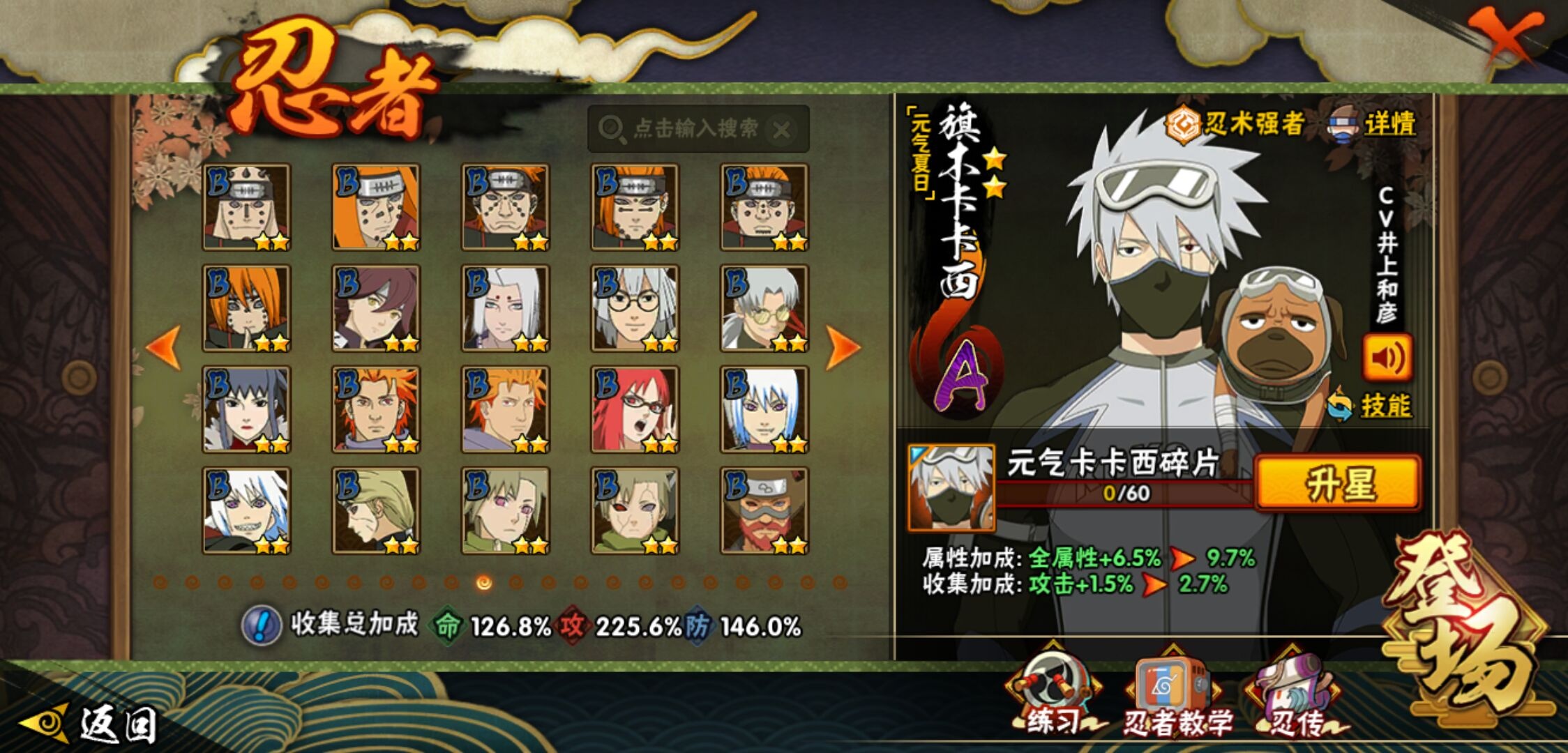The height and width of the screenshot is (753, 1568).
Task: Clear the search box text
Action: [x=783, y=130]
